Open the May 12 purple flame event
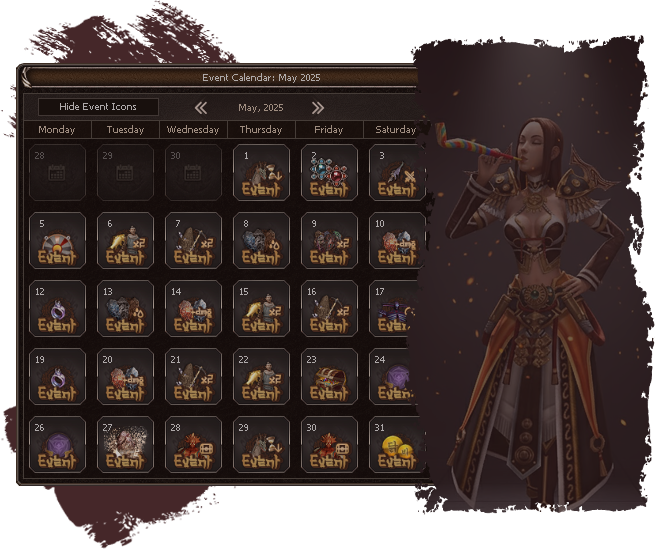655x549 pixels. pos(57,308)
